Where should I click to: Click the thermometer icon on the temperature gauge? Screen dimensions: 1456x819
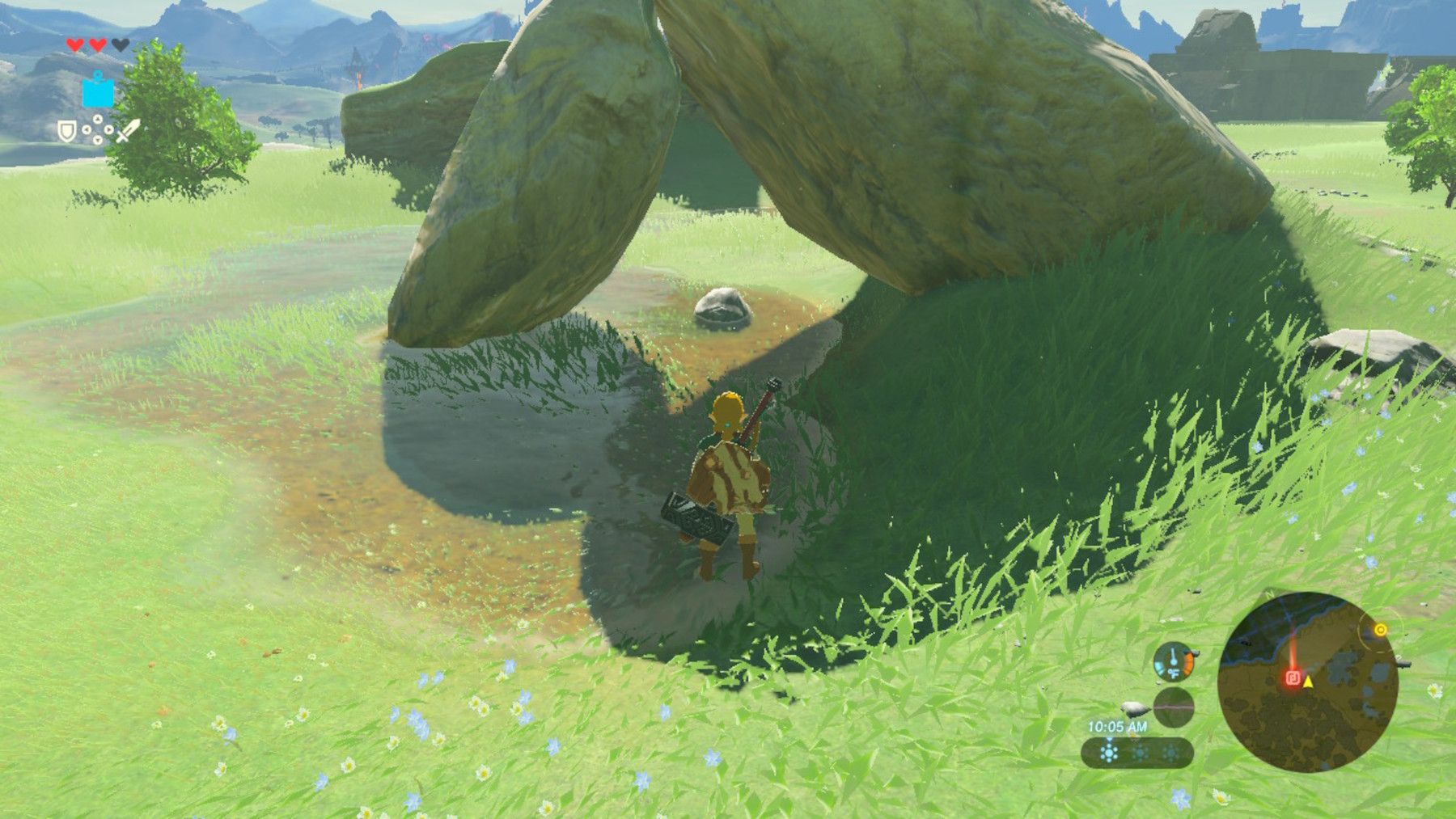click(x=1173, y=659)
